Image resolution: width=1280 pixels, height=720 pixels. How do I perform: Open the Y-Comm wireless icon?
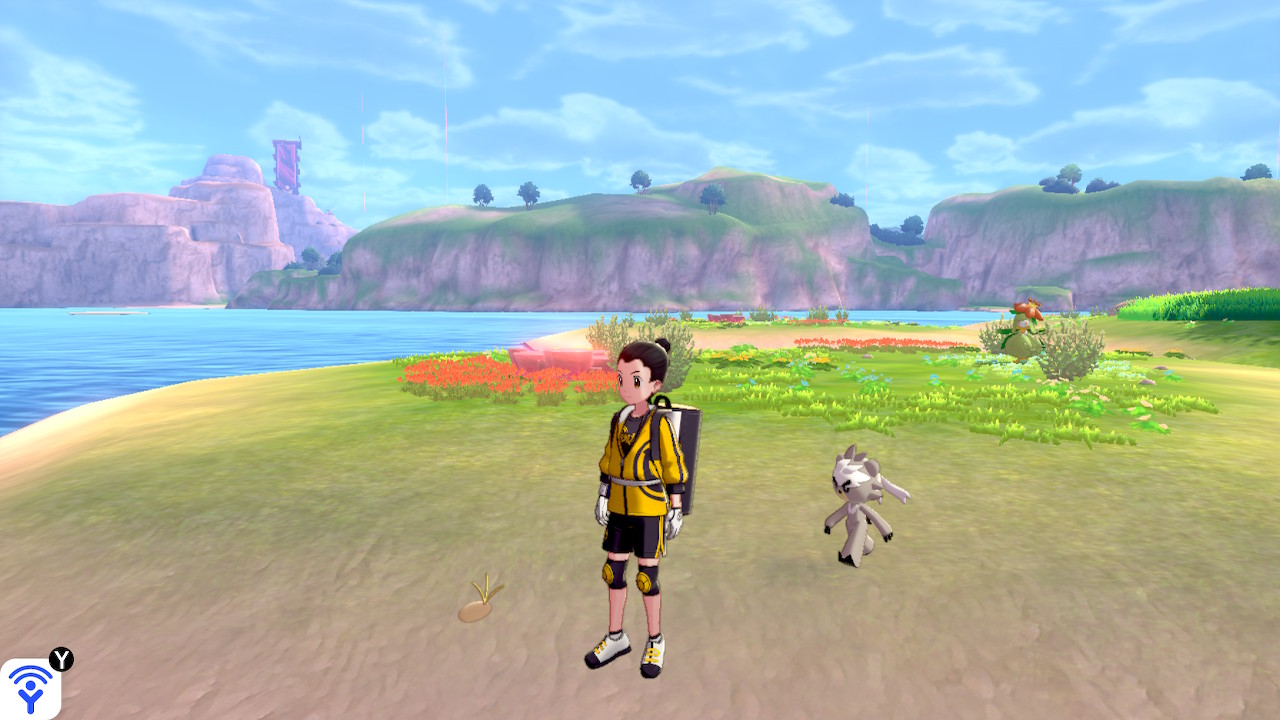pyautogui.click(x=30, y=688)
